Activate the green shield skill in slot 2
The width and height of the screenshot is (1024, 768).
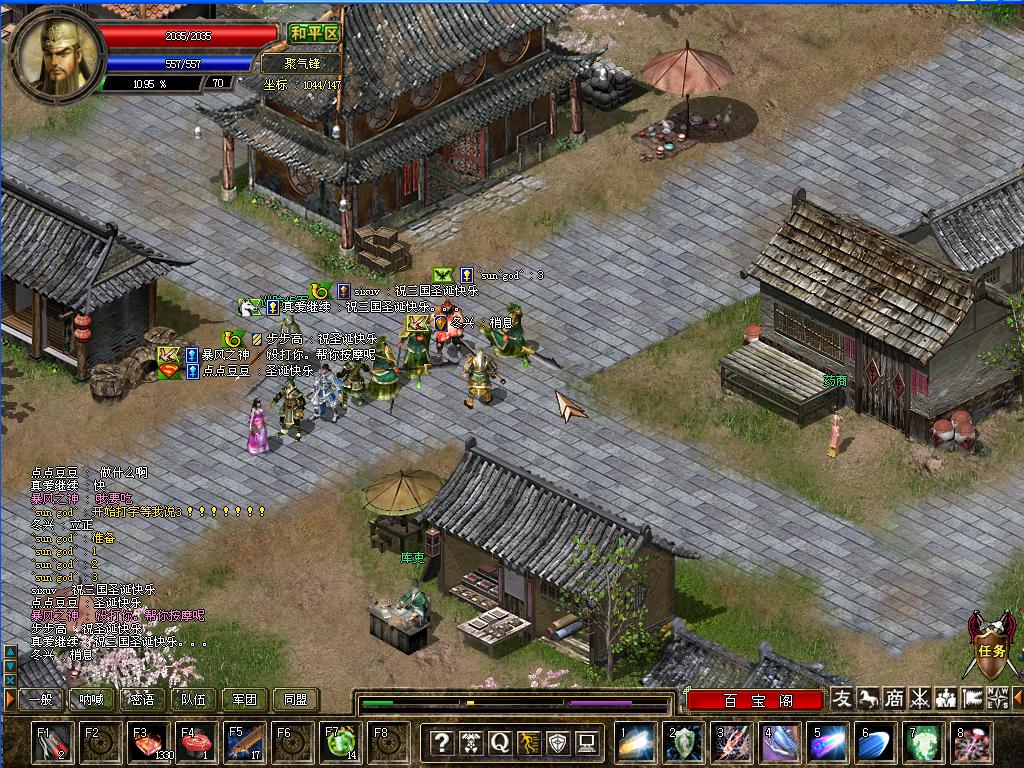click(685, 742)
